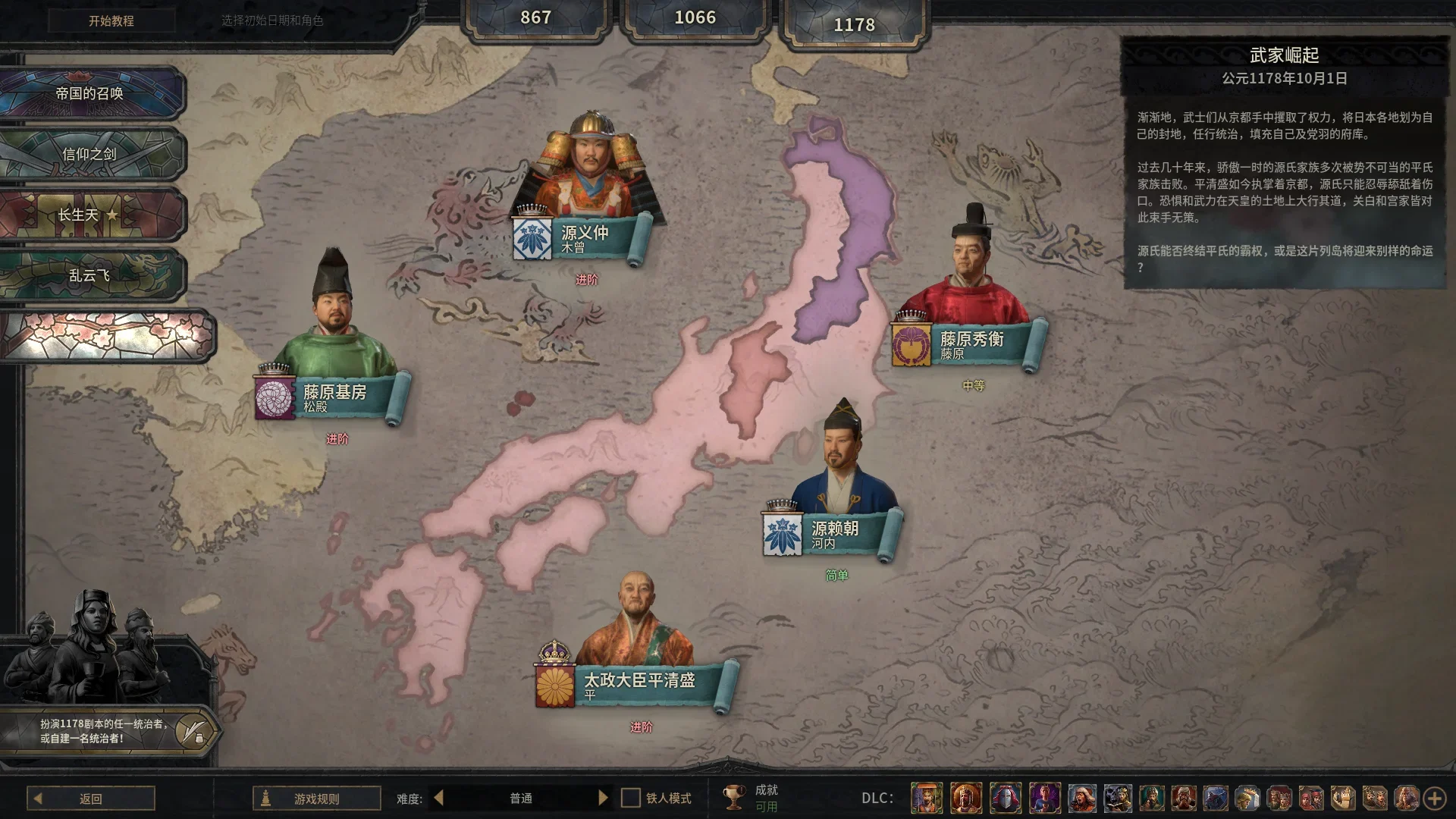The height and width of the screenshot is (819, 1456).
Task: Open the achievements trophy icon near 成就
Action: pyautogui.click(x=733, y=797)
